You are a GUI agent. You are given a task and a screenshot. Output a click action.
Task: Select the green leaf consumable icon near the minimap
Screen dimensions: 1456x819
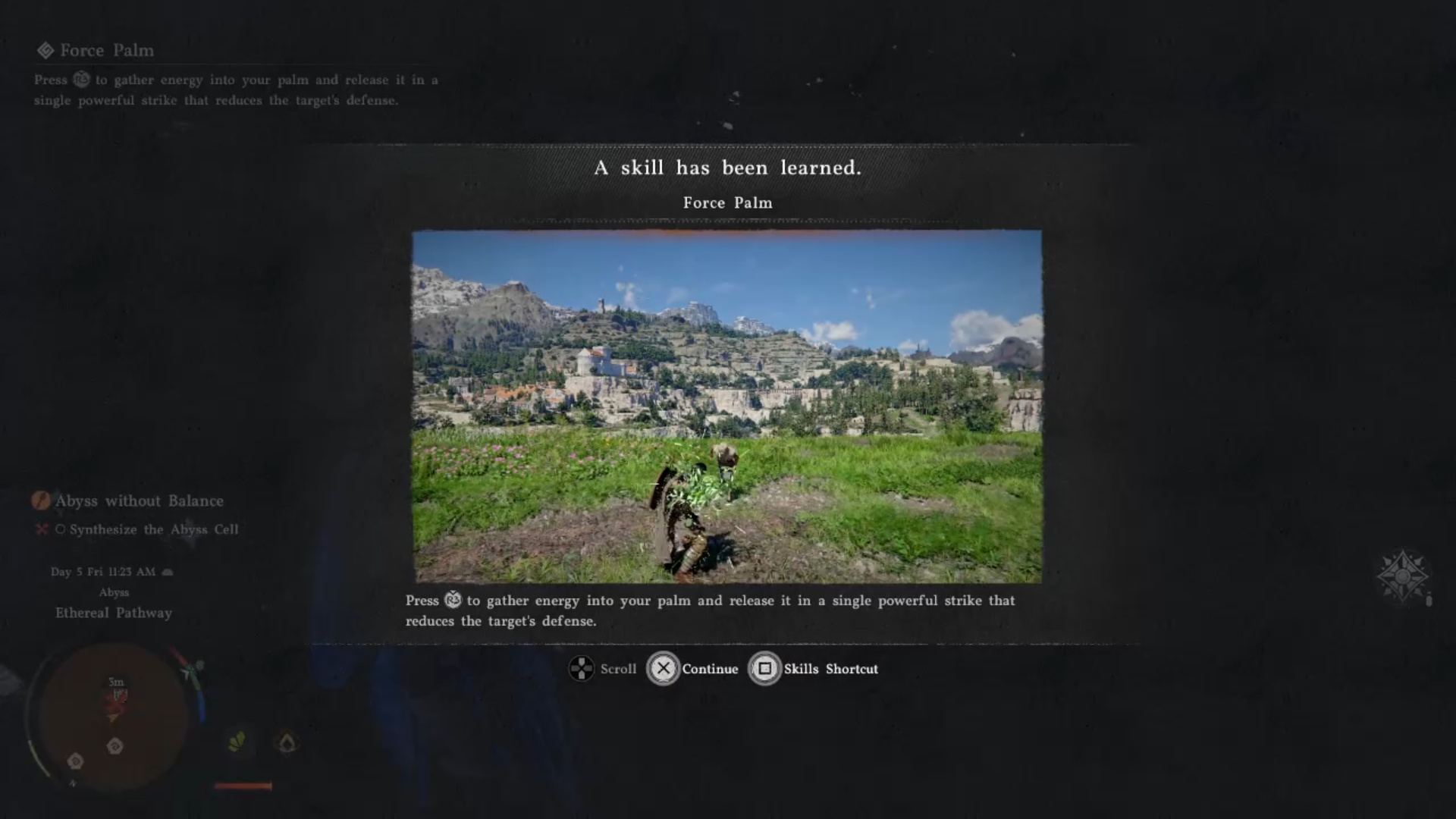[237, 741]
